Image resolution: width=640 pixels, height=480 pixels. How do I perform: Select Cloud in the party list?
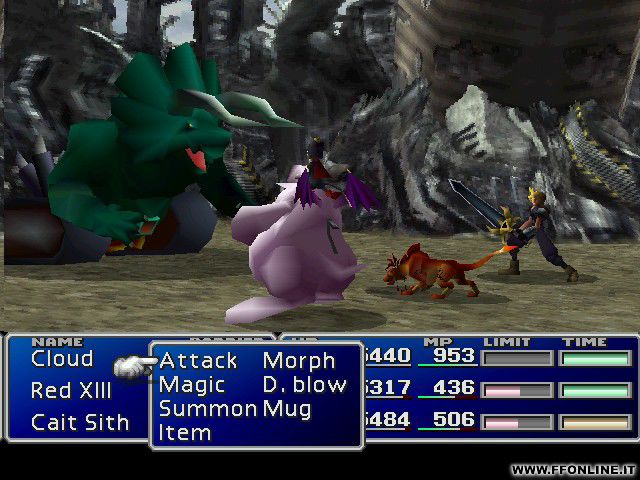pos(62,358)
